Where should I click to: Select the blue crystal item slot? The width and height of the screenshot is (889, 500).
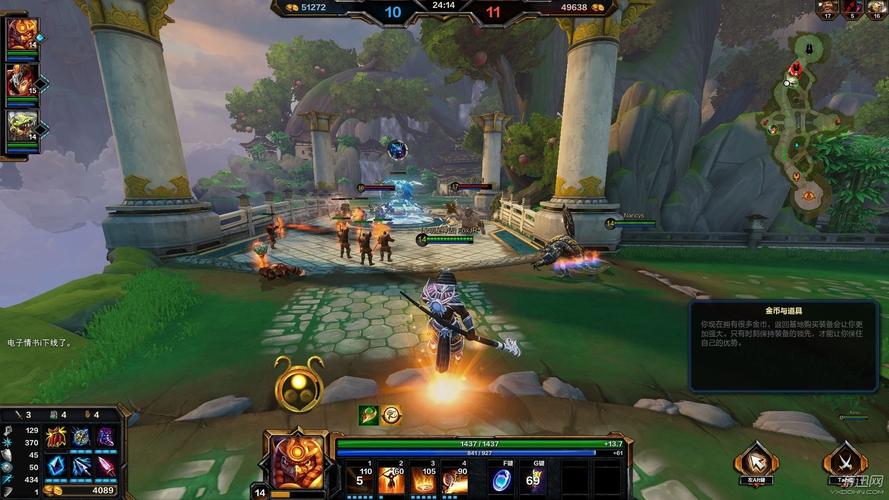pos(55,465)
